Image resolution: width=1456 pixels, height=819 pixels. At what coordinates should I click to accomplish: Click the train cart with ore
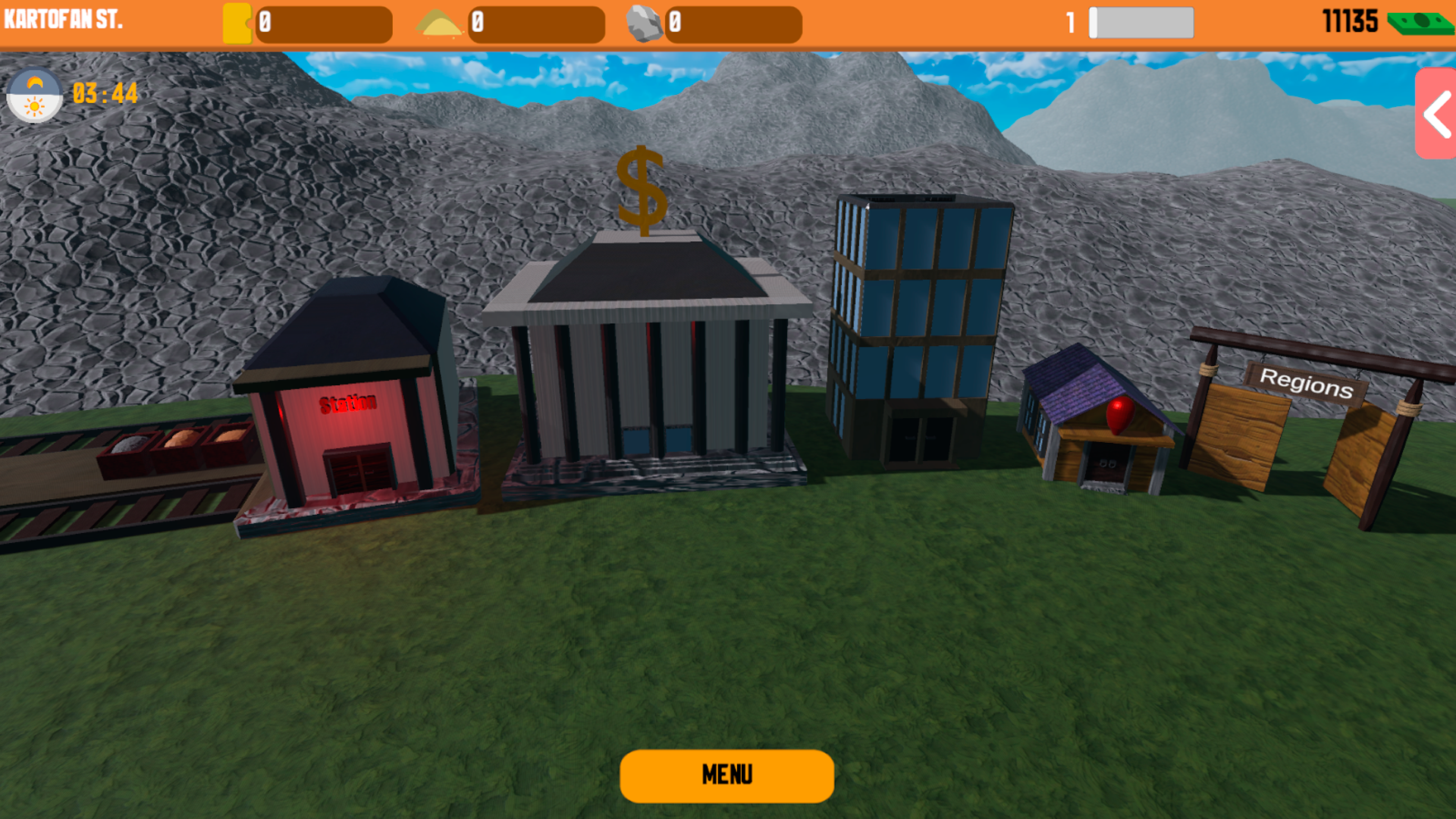[174, 444]
